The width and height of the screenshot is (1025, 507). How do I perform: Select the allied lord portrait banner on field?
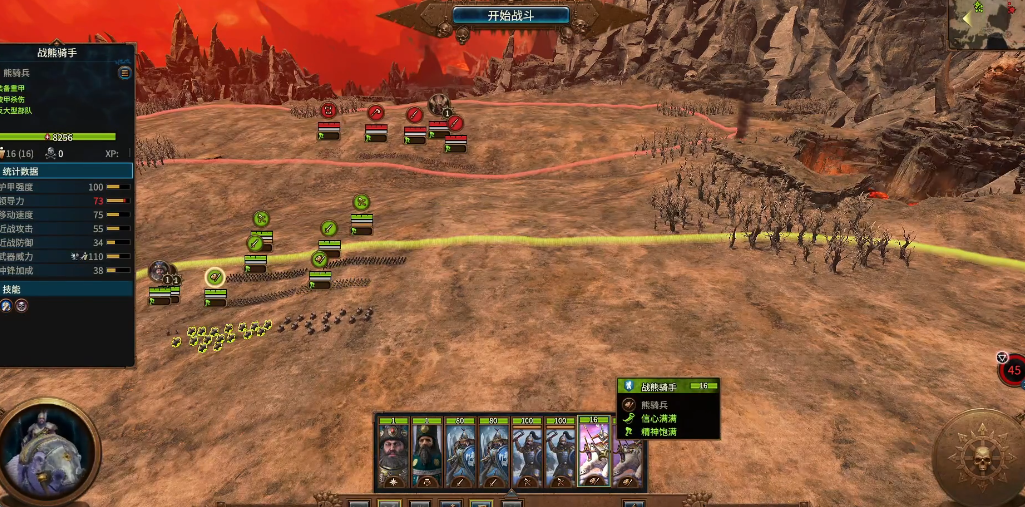[x=159, y=271]
